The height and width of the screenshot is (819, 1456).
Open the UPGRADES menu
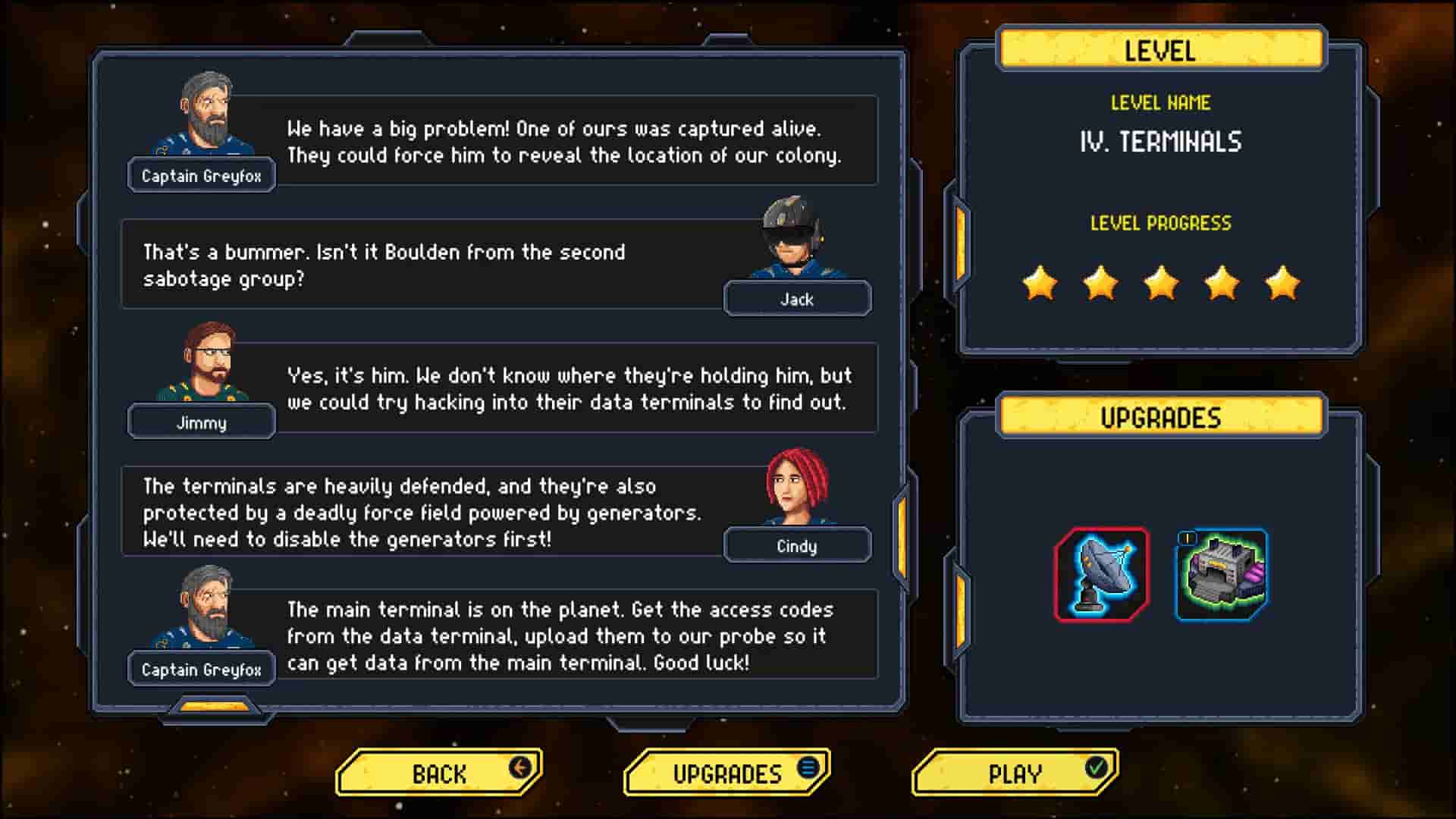pos(726,773)
